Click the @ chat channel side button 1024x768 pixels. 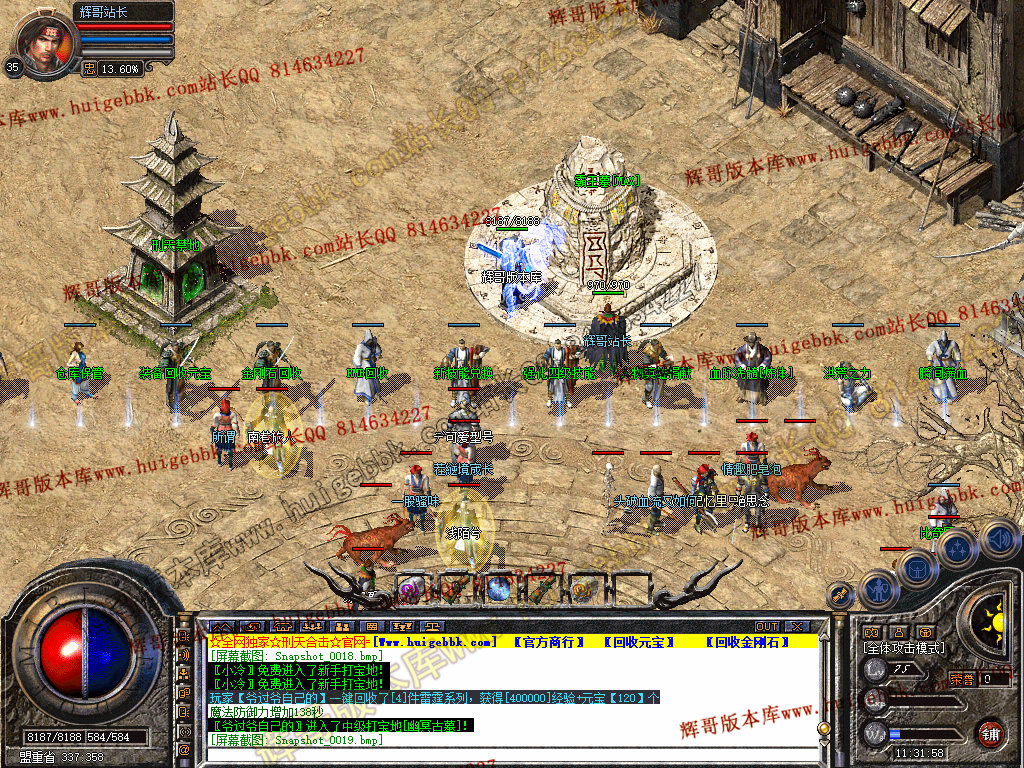[x=185, y=748]
